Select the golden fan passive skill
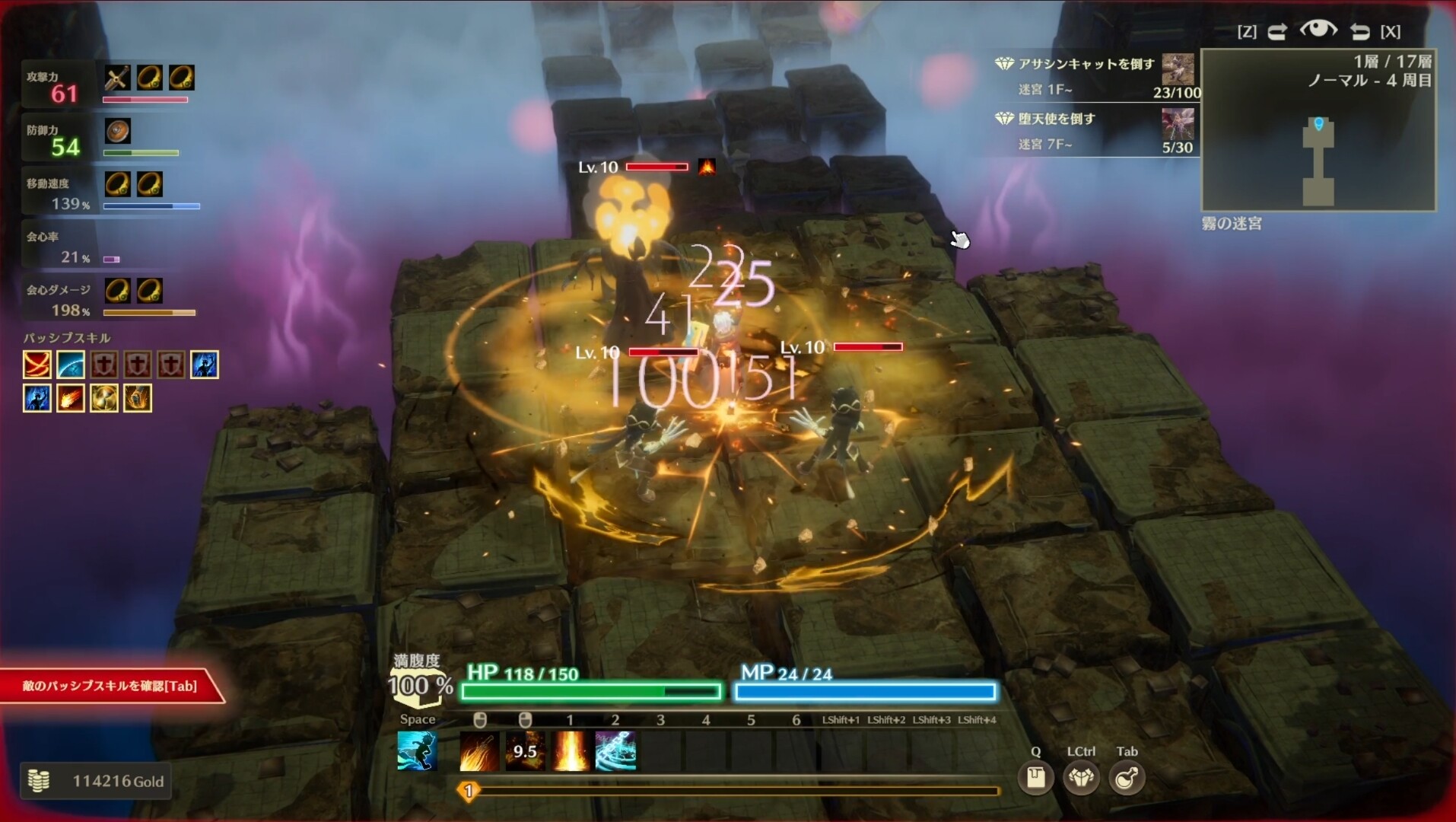The image size is (1456, 822). [104, 398]
